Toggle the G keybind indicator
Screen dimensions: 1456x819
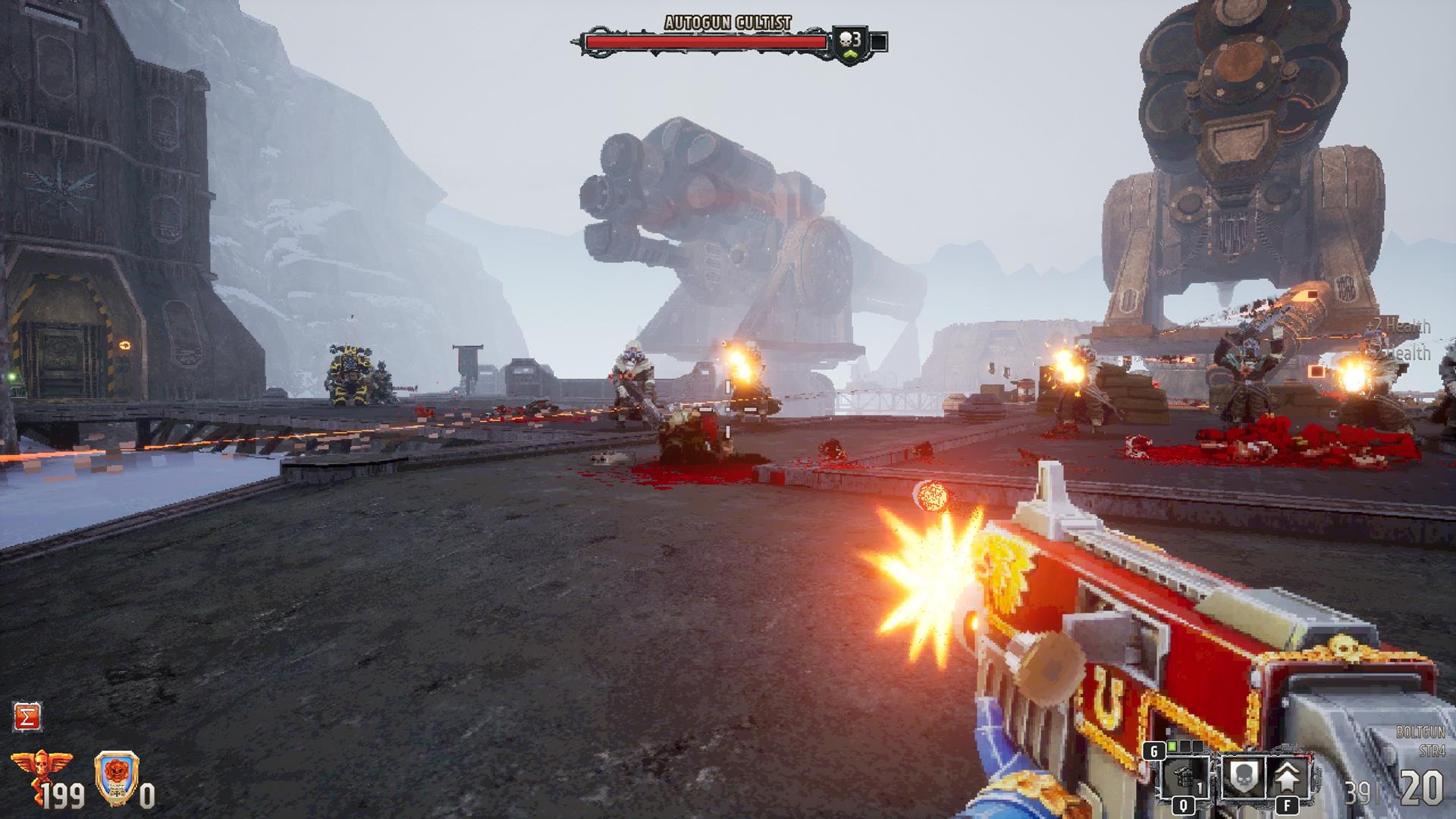[x=1156, y=752]
